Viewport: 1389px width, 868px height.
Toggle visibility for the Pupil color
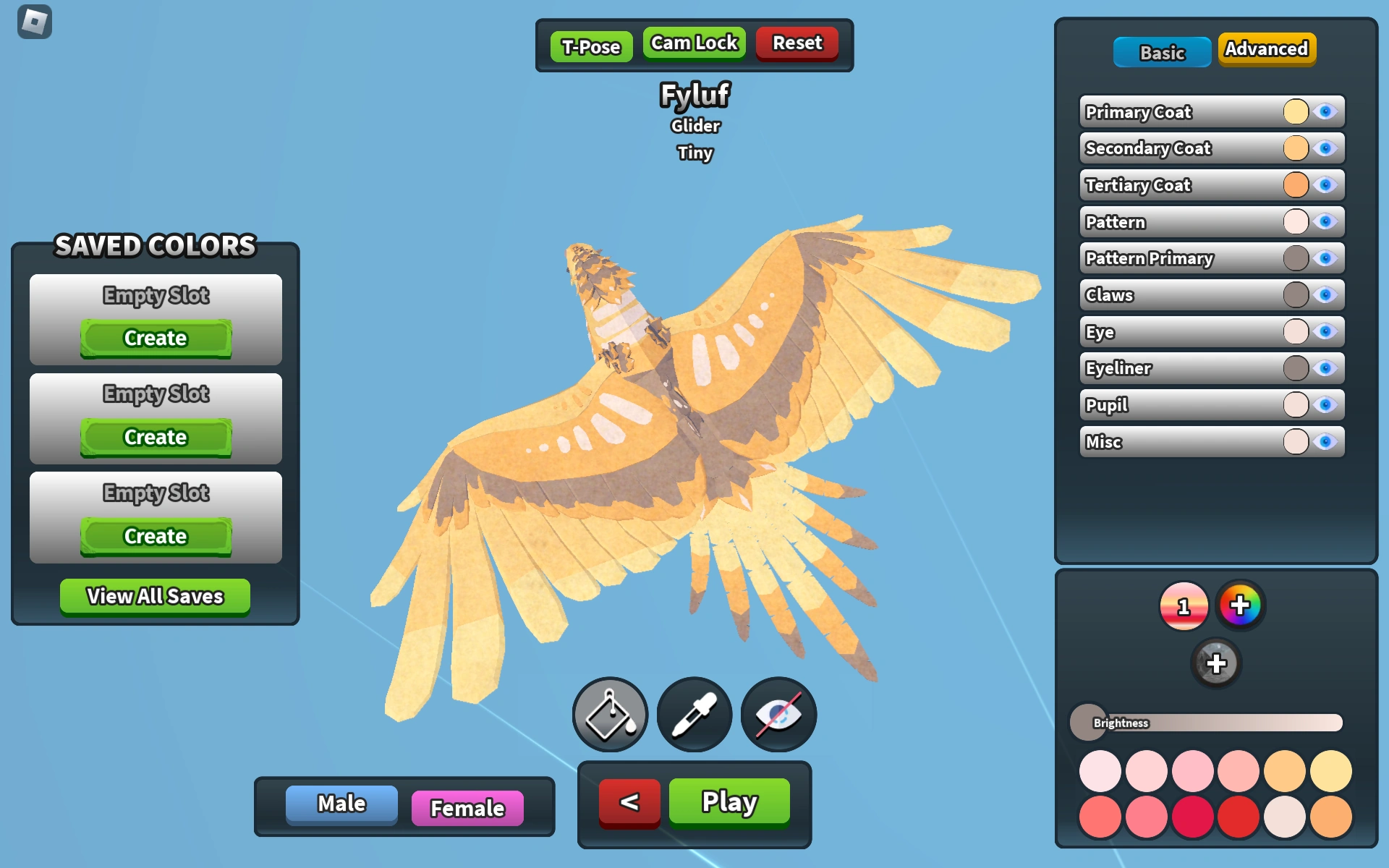[x=1326, y=405]
